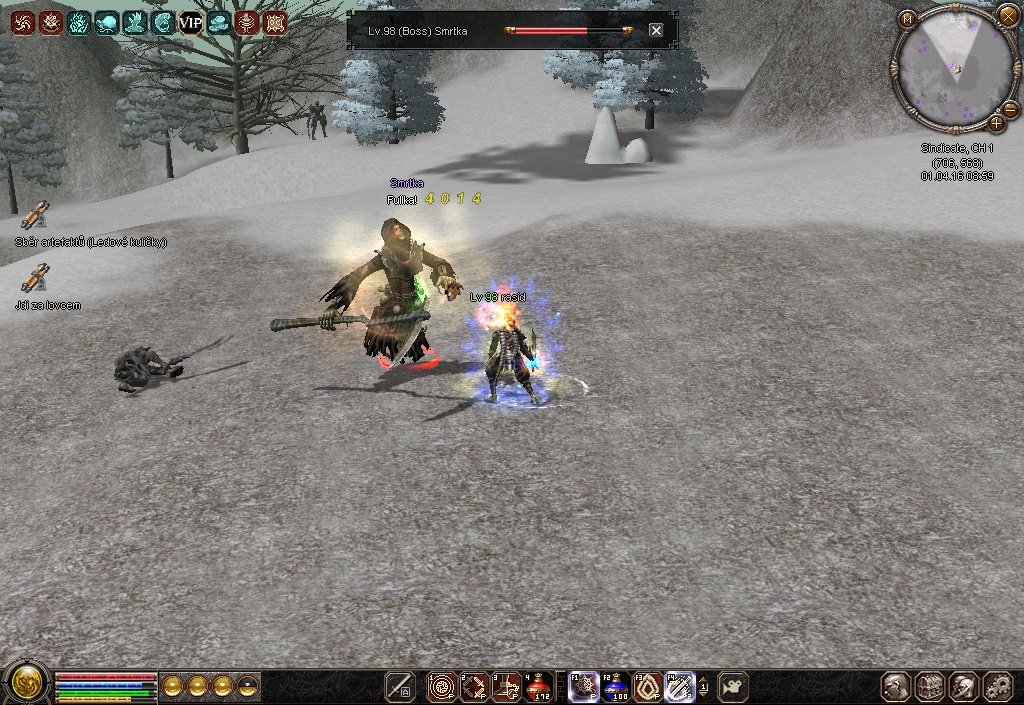Screen dimensions: 1024x705
Task: Open the character helmet window
Action: click(964, 686)
